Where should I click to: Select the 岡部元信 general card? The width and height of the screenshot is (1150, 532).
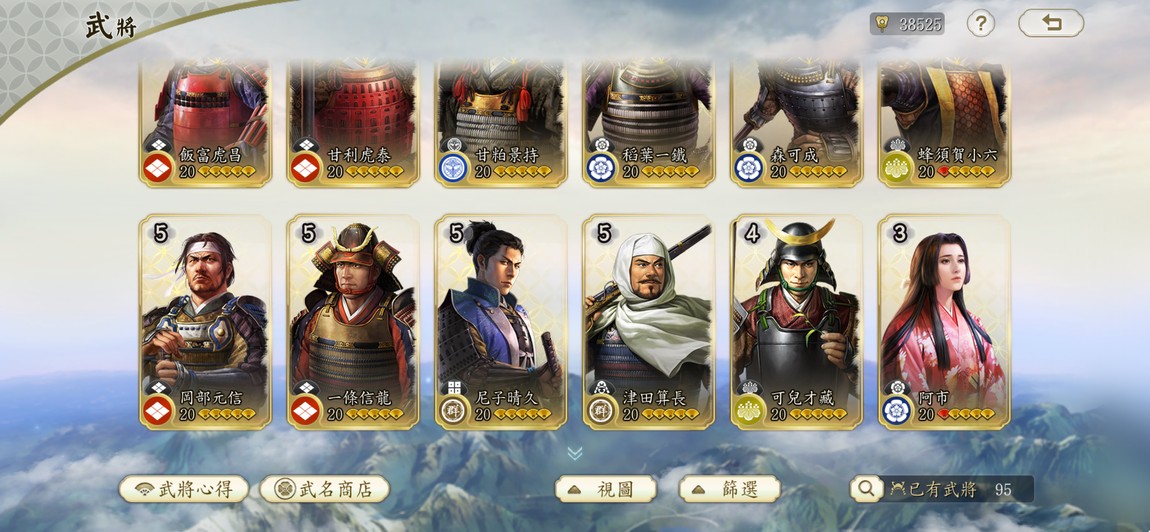click(205, 320)
